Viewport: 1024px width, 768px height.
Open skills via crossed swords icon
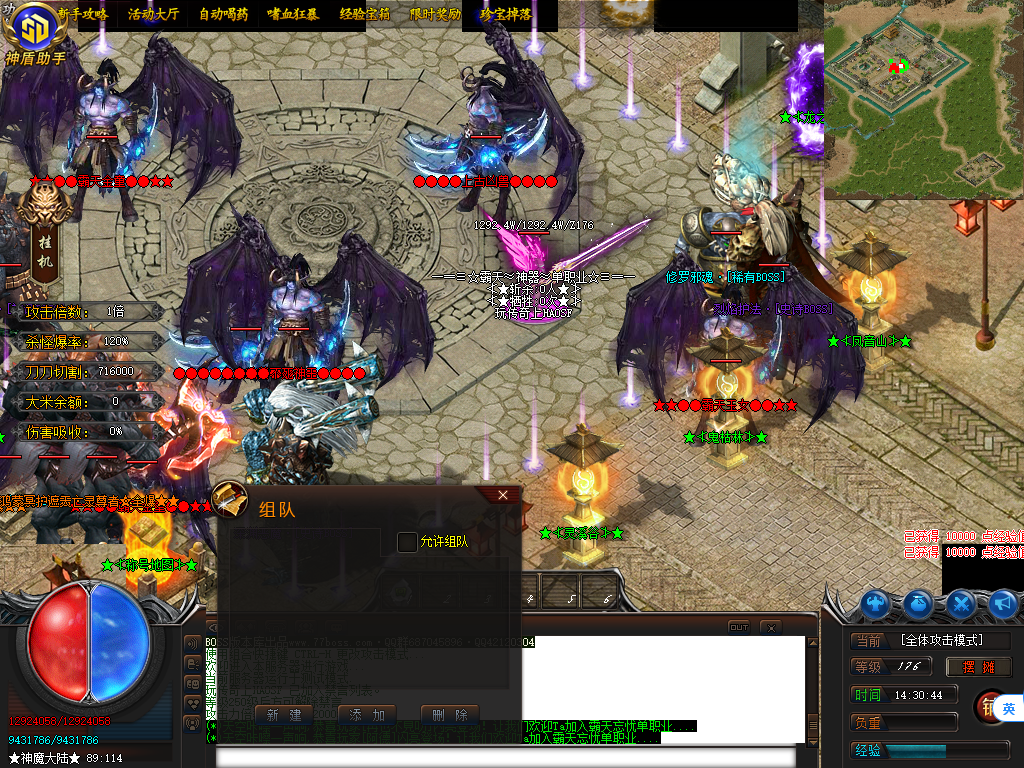point(961,603)
